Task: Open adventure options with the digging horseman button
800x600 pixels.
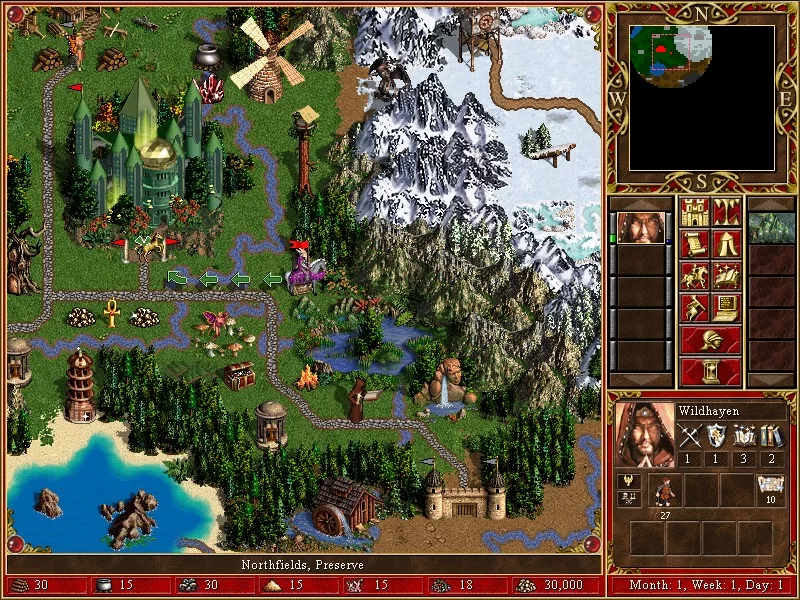Action: (x=694, y=308)
